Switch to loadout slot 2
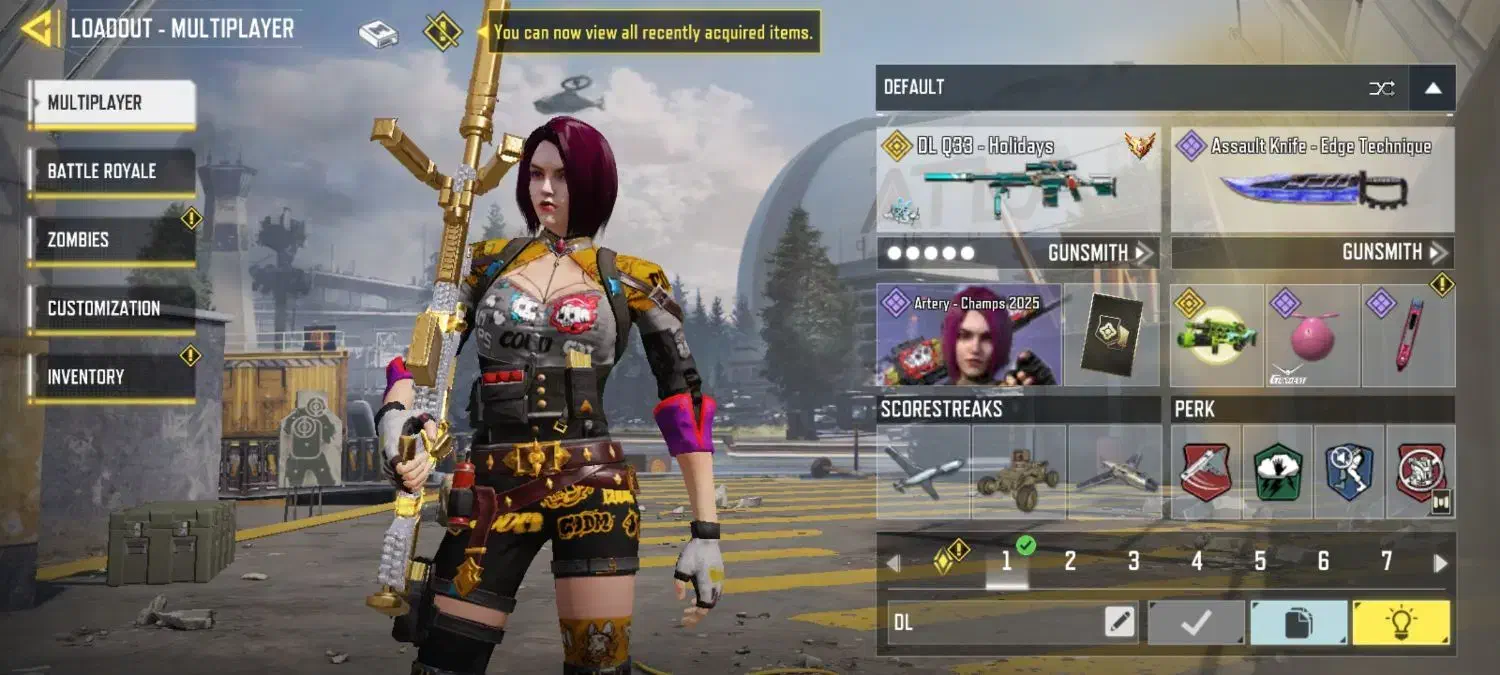This screenshot has height=675, width=1500. pyautogui.click(x=1070, y=562)
